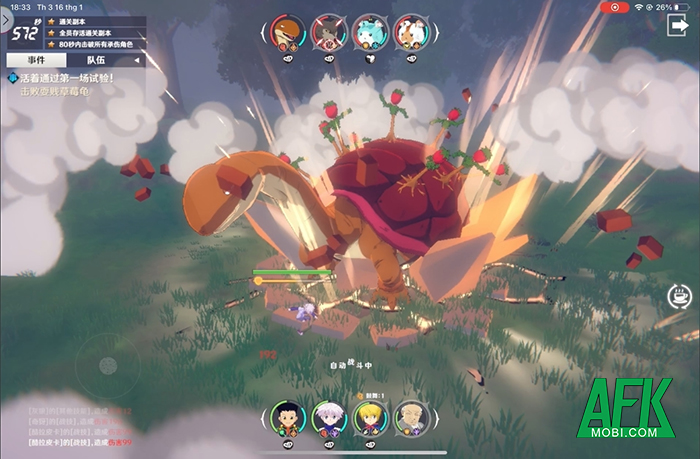Tap the coffee cup icon button
Screen dimensions: 700x459
click(679, 296)
